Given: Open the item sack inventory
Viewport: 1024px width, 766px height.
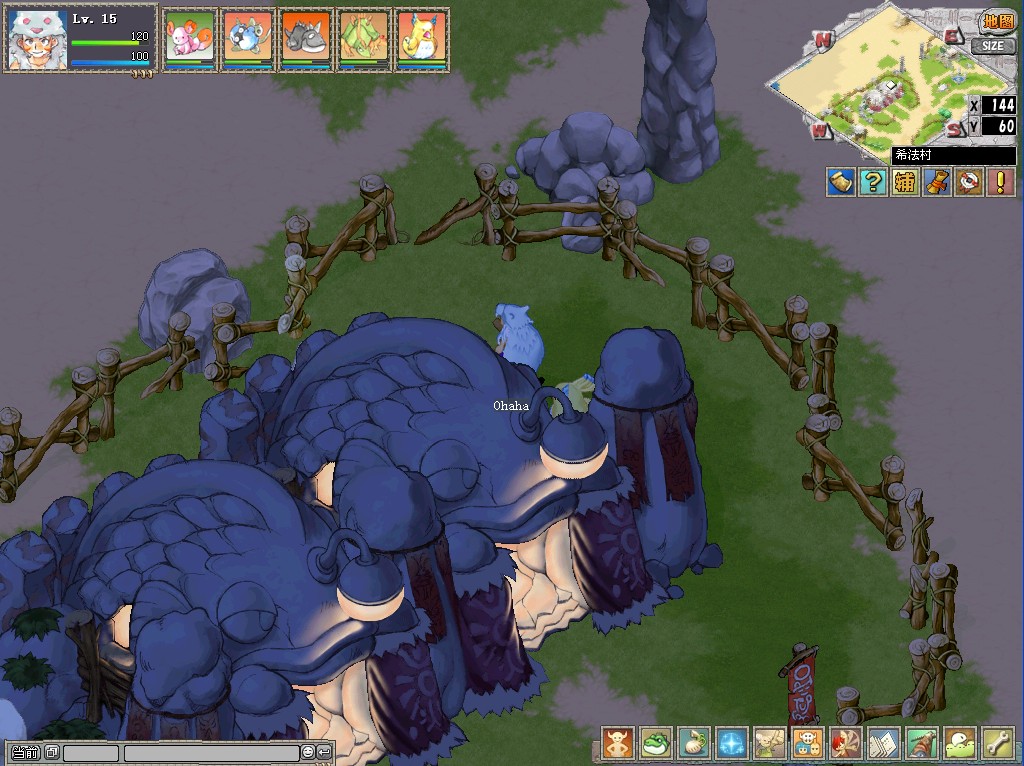Looking at the screenshot, I should click(x=694, y=744).
